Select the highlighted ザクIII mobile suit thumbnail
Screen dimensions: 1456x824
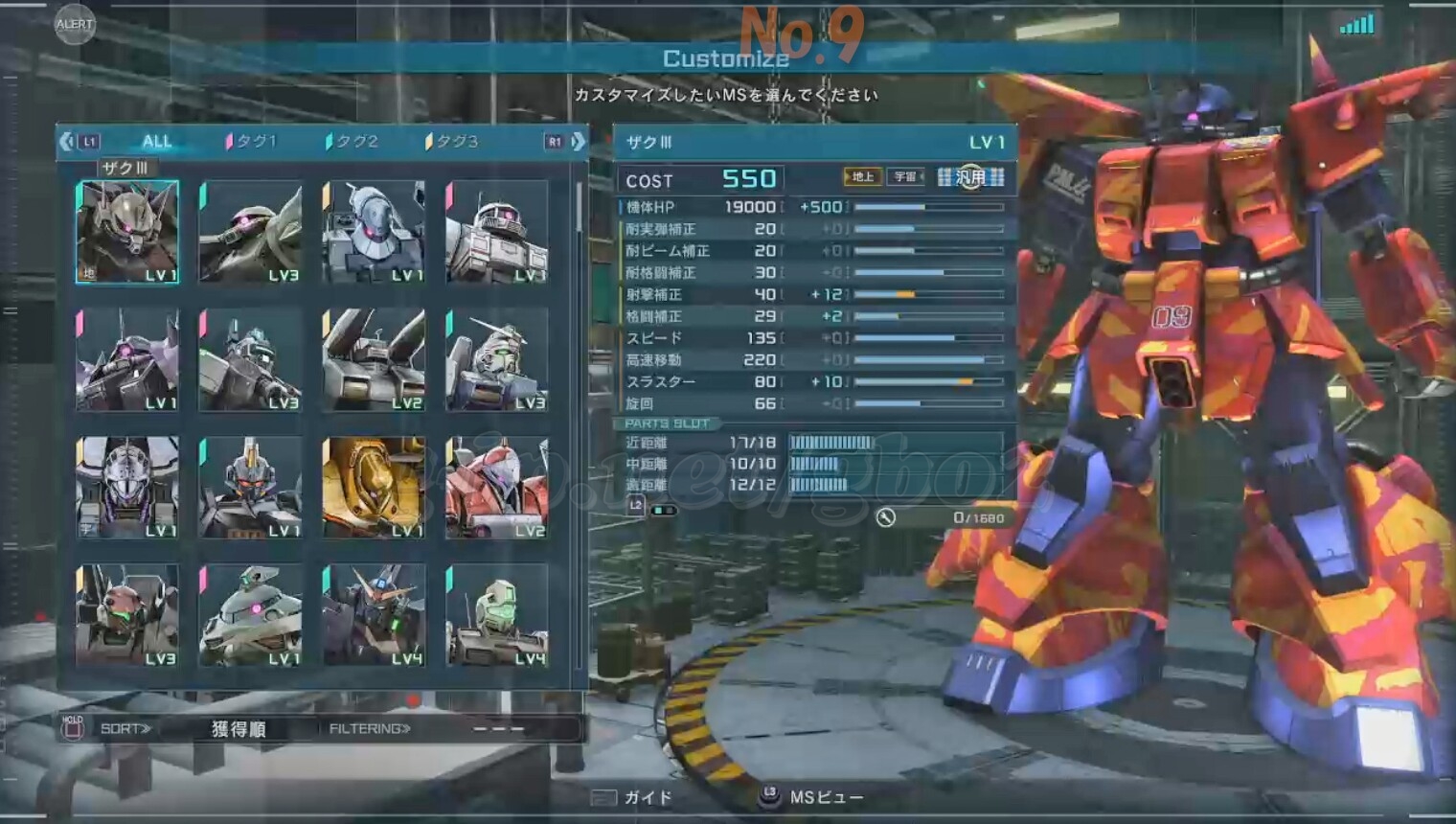click(x=127, y=232)
